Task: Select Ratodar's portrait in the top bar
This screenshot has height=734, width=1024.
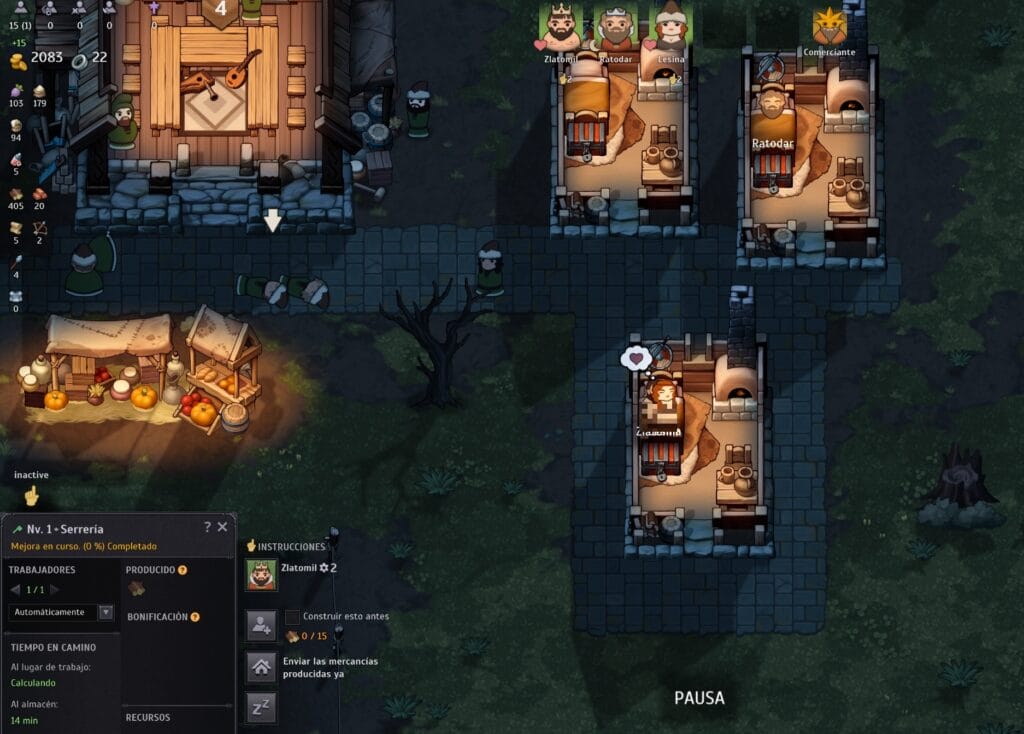Action: (x=615, y=26)
